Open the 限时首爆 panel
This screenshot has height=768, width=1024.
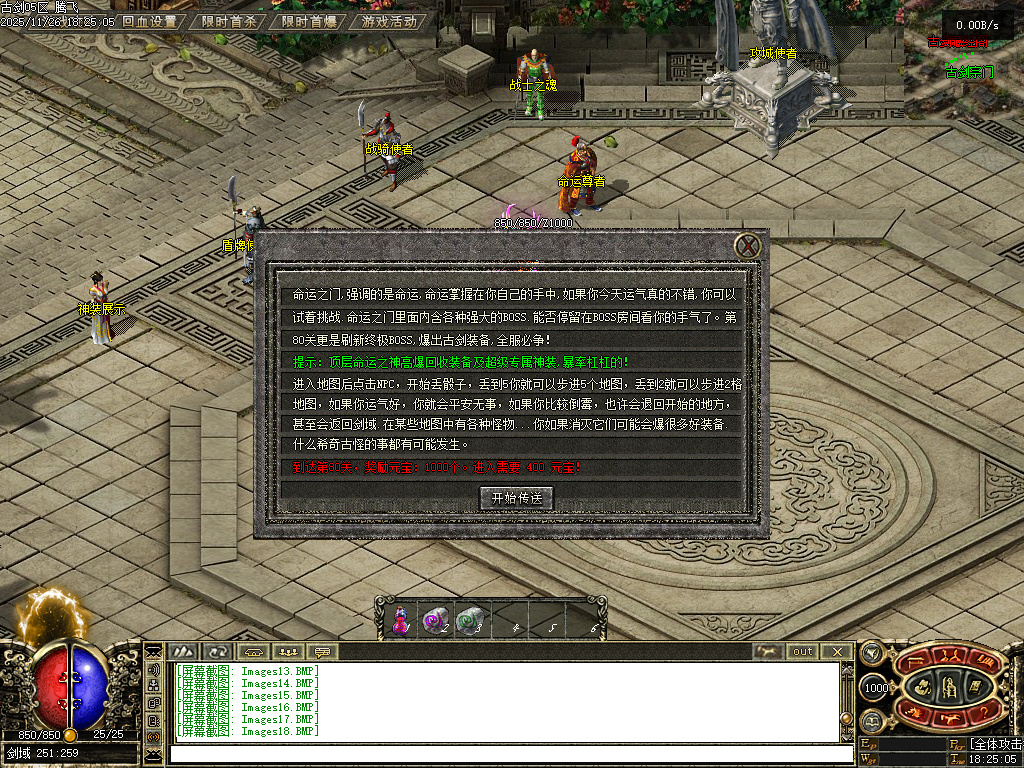[308, 21]
